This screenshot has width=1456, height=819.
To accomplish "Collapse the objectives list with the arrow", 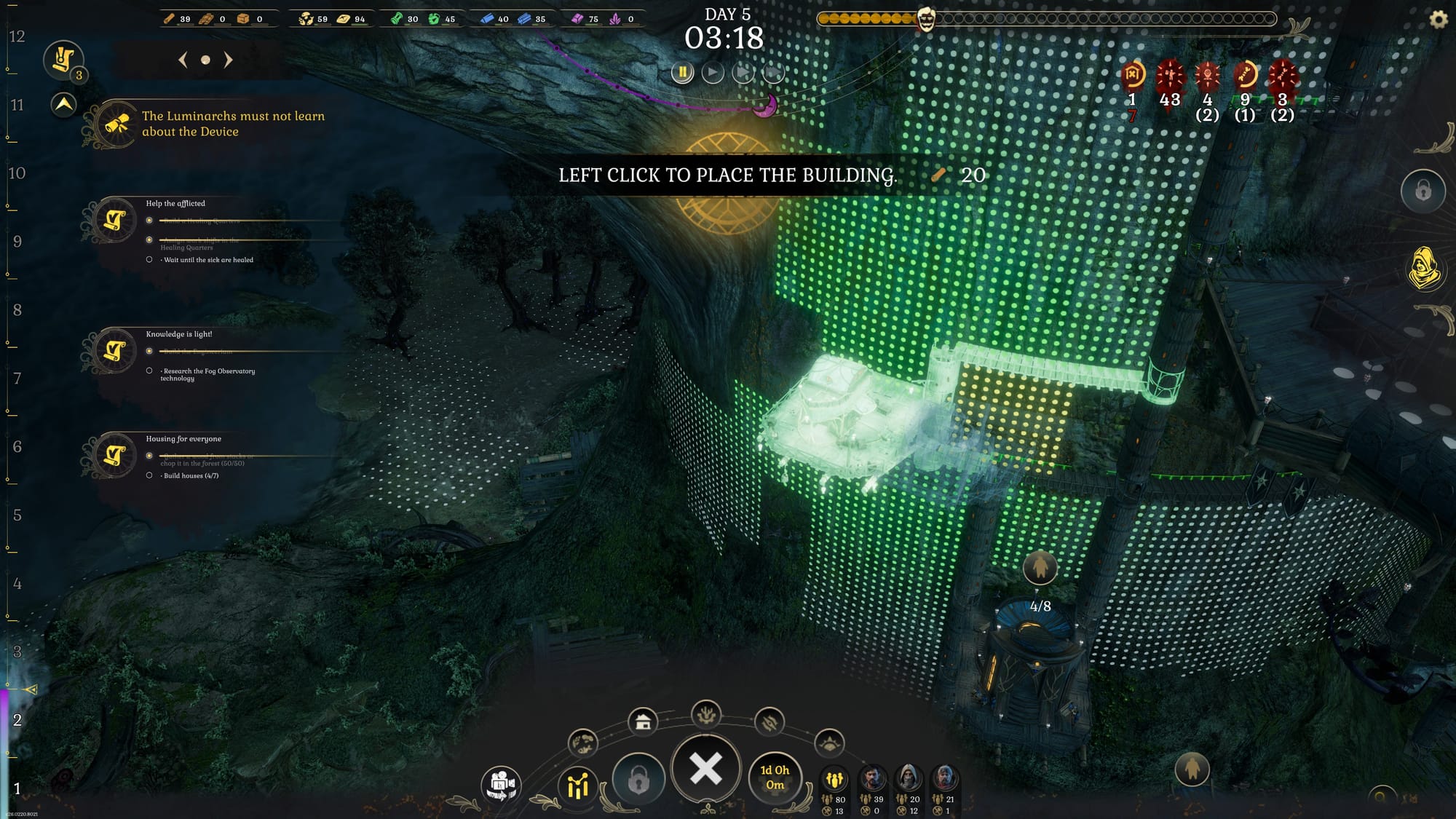I will tap(64, 105).
